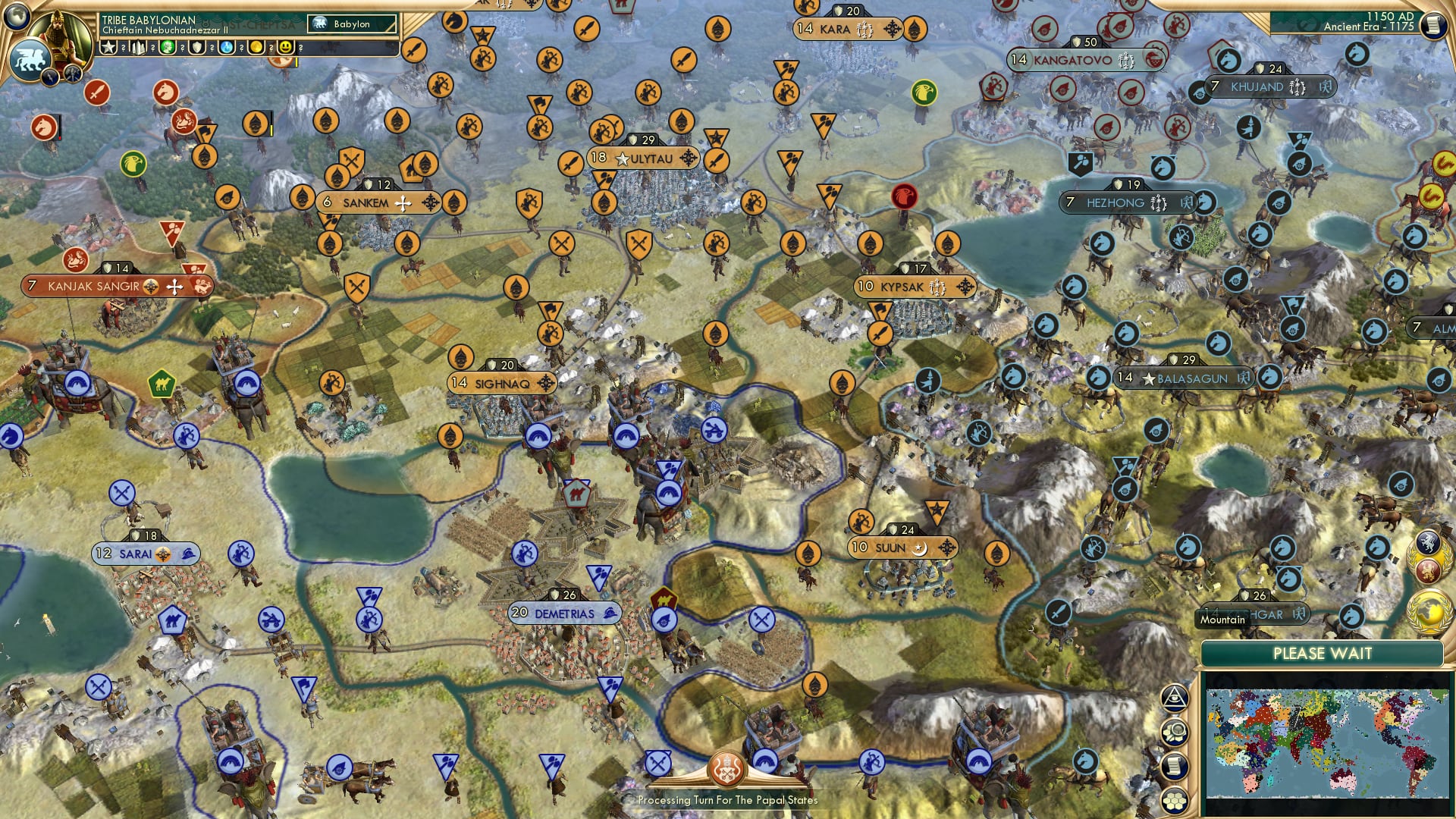The height and width of the screenshot is (819, 1456).
Task: Open map options via the magnifier icon
Action: (1175, 730)
